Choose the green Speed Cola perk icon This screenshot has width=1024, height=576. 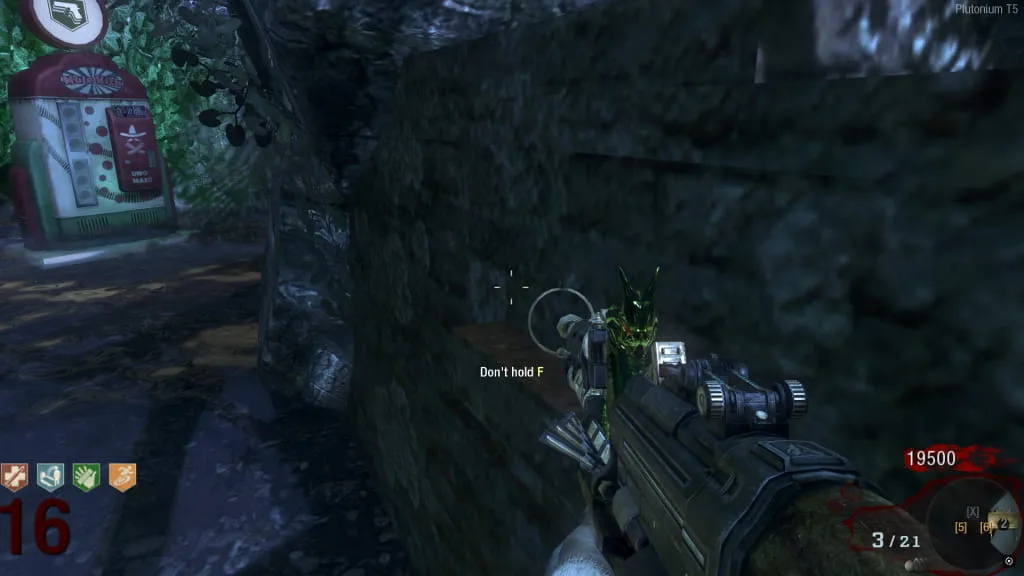(86, 477)
